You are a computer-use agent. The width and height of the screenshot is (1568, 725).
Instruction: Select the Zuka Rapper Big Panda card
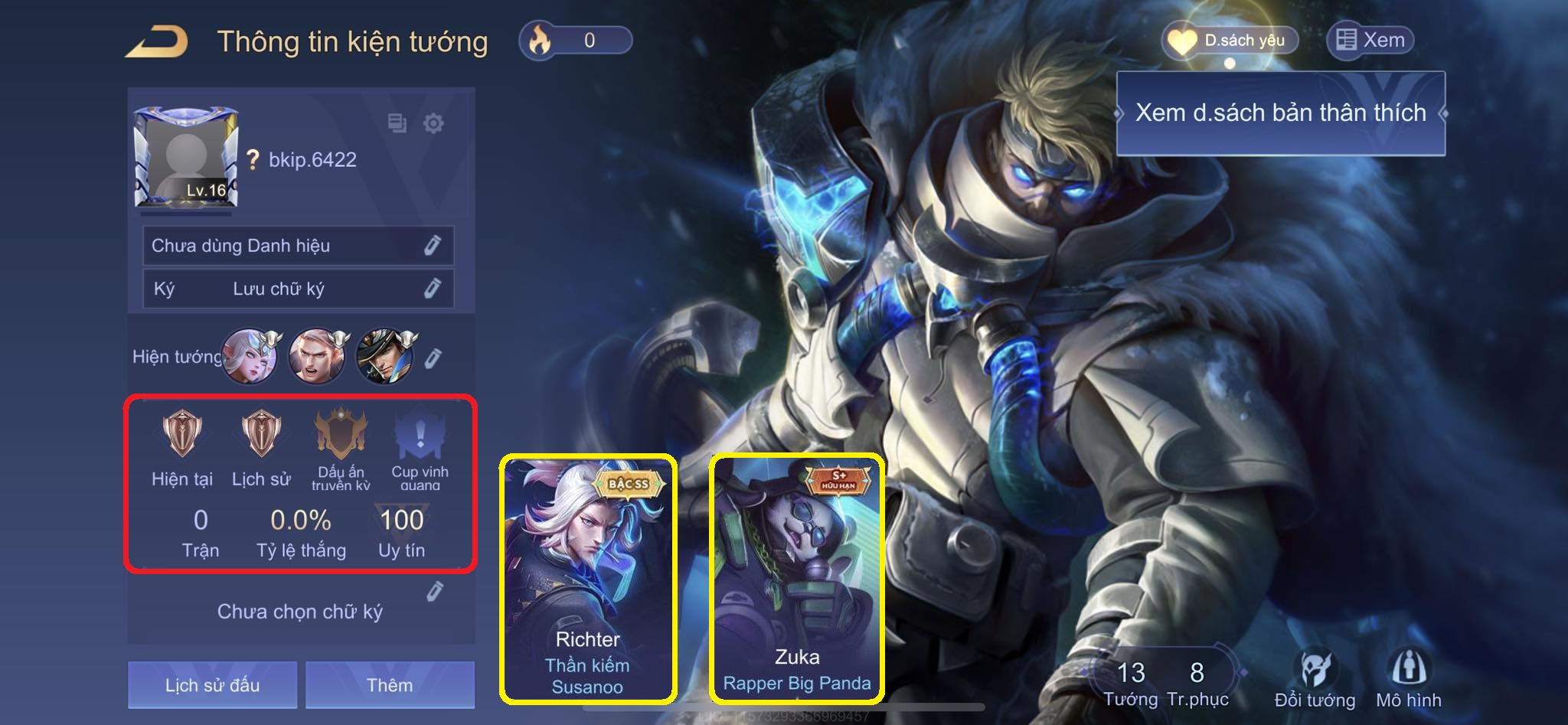tap(797, 579)
